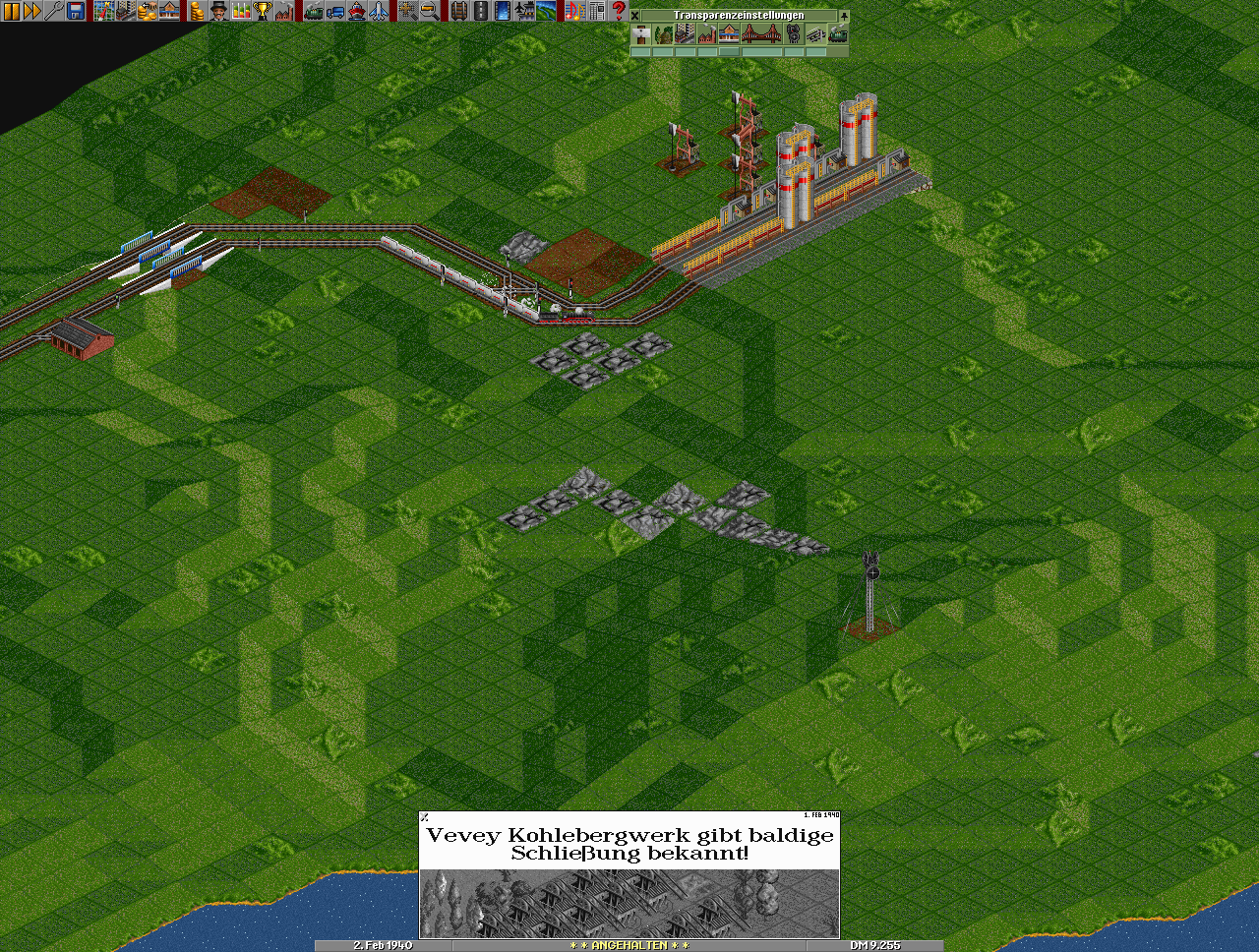The image size is (1259, 952).
Task: Close the Transparenzeinstellungen window
Action: click(635, 16)
